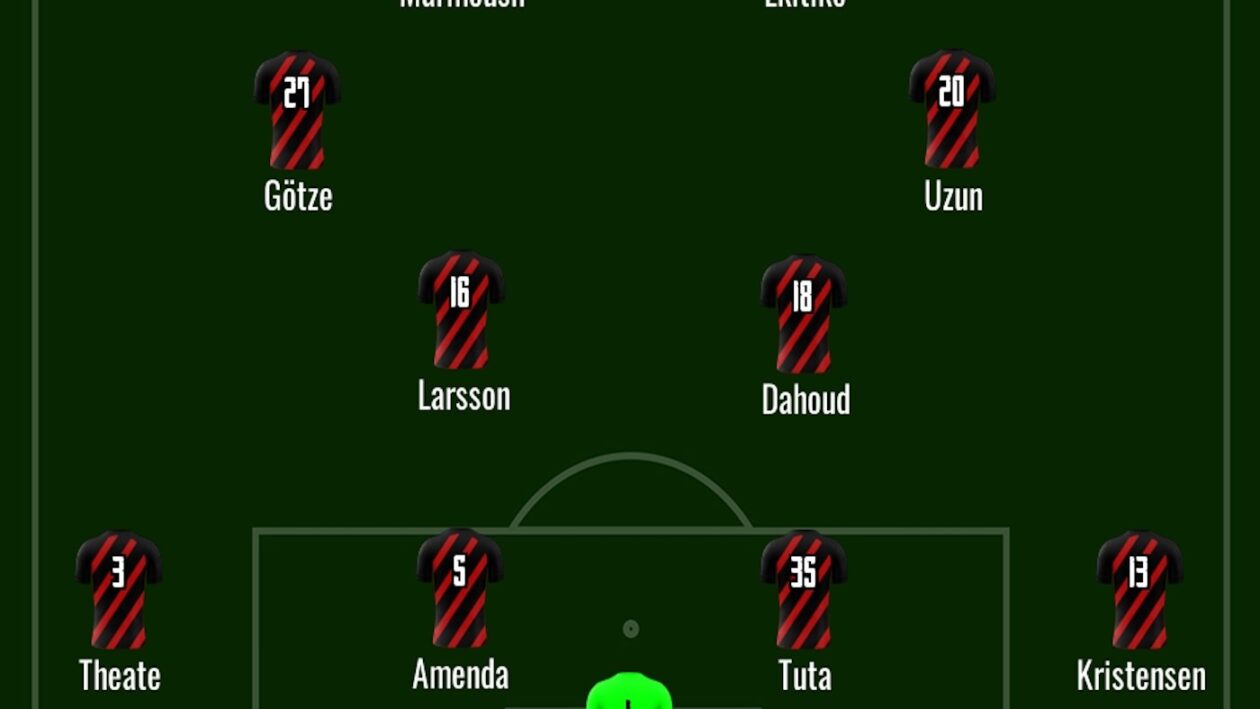Image resolution: width=1260 pixels, height=709 pixels.
Task: Choose Uzun's number 20 shirt
Action: 952,108
